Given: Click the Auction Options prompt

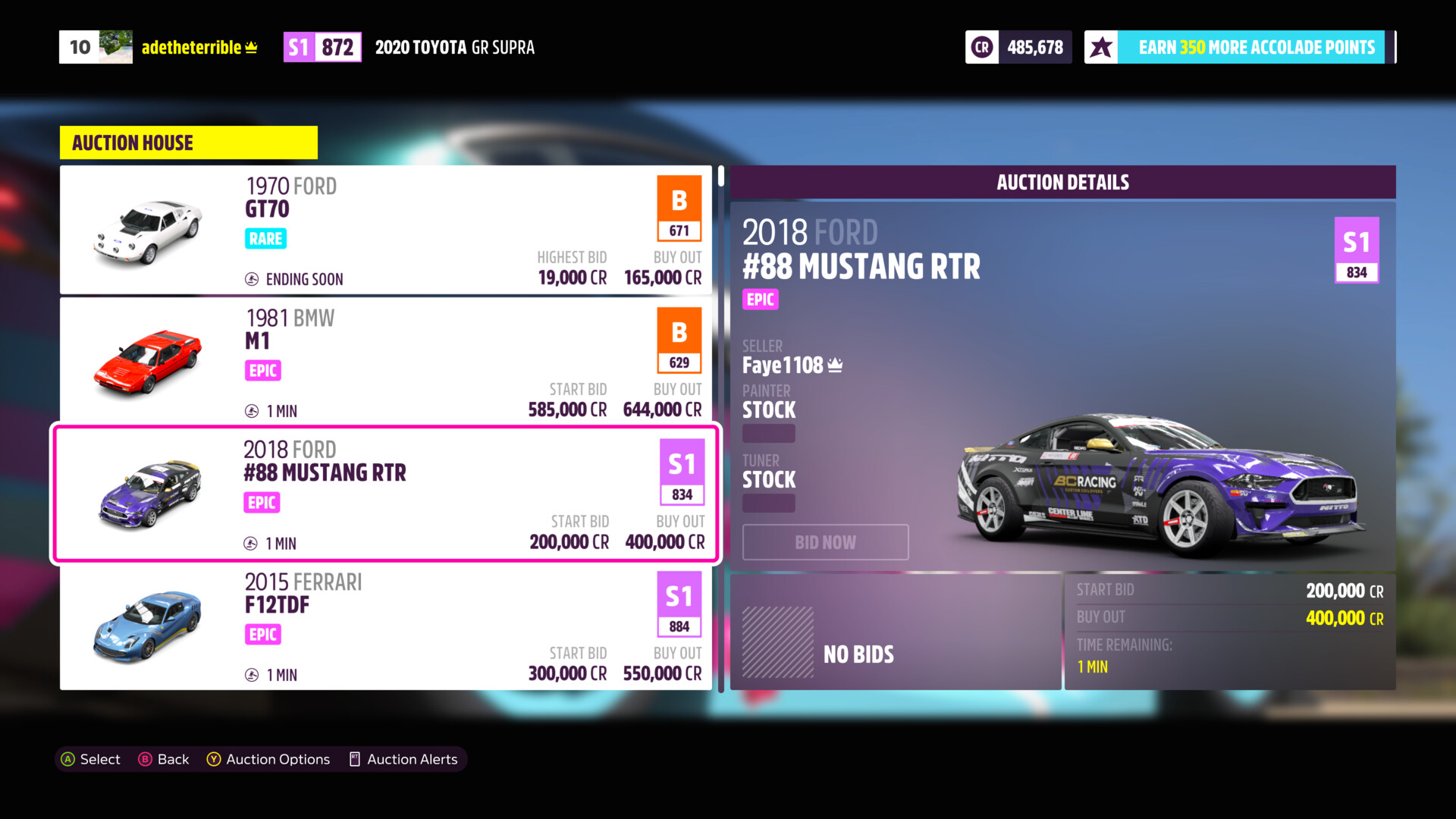Looking at the screenshot, I should click(268, 759).
